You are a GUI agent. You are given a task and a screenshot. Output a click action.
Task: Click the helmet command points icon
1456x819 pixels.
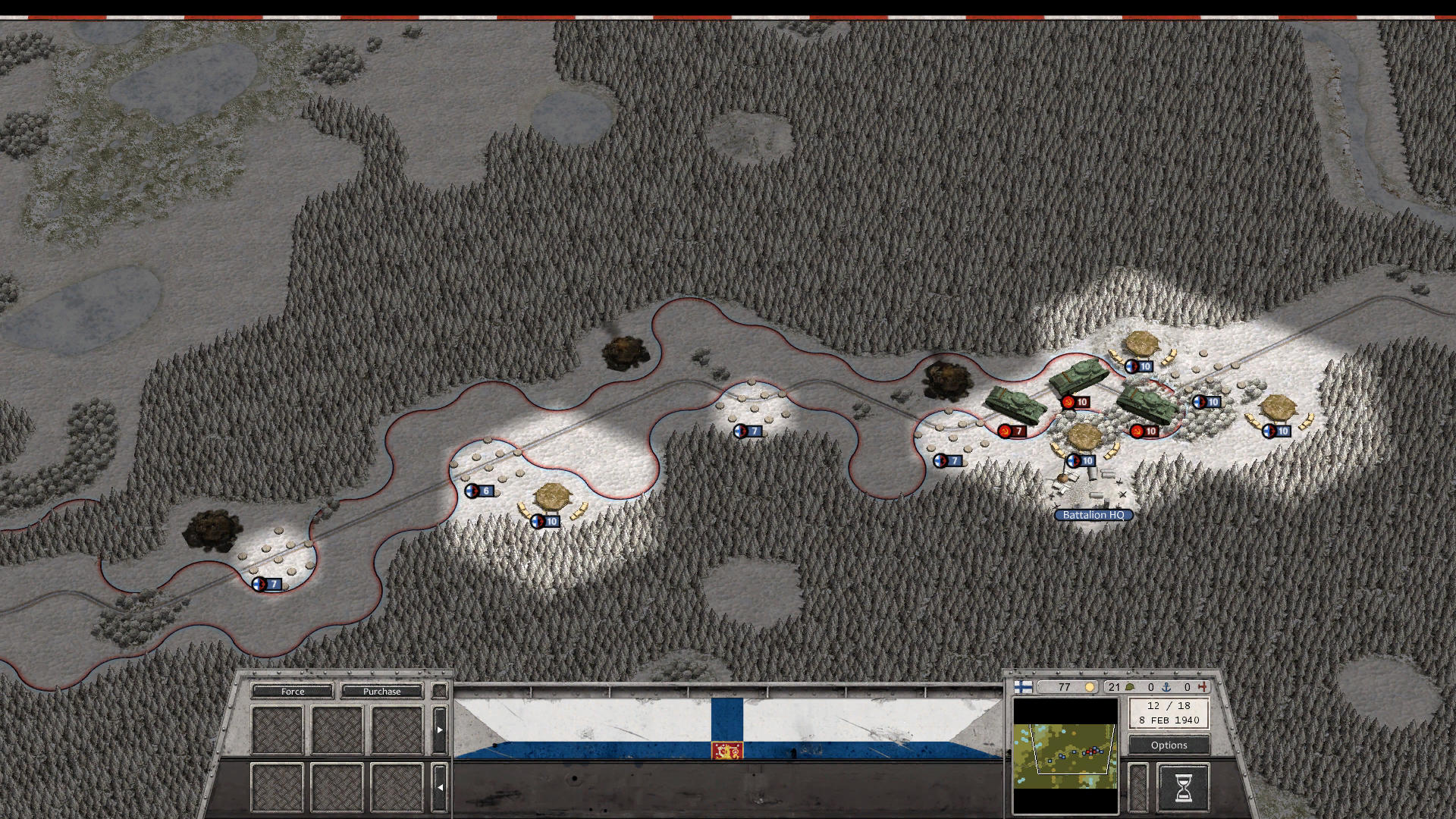point(1130,686)
